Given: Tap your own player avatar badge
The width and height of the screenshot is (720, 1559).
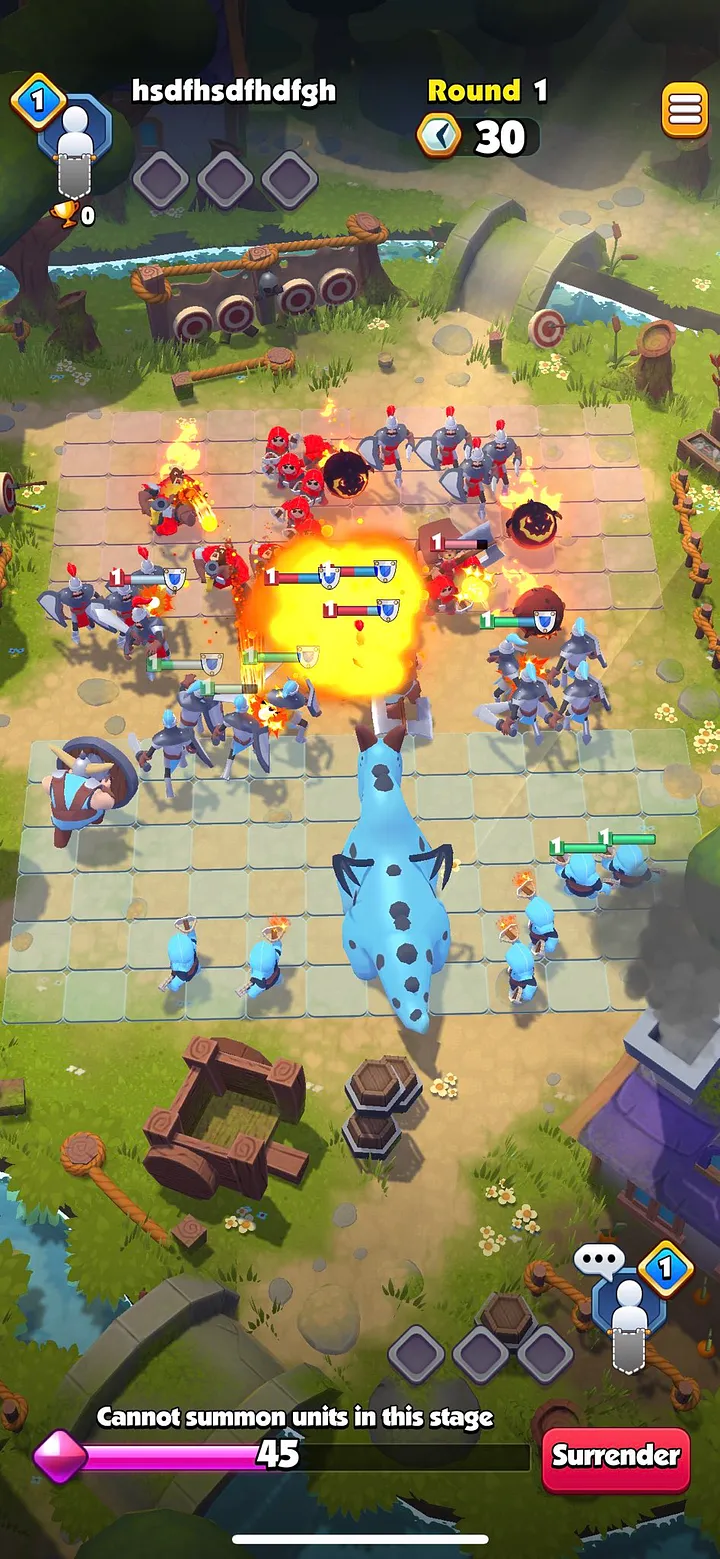Looking at the screenshot, I should (630, 1305).
